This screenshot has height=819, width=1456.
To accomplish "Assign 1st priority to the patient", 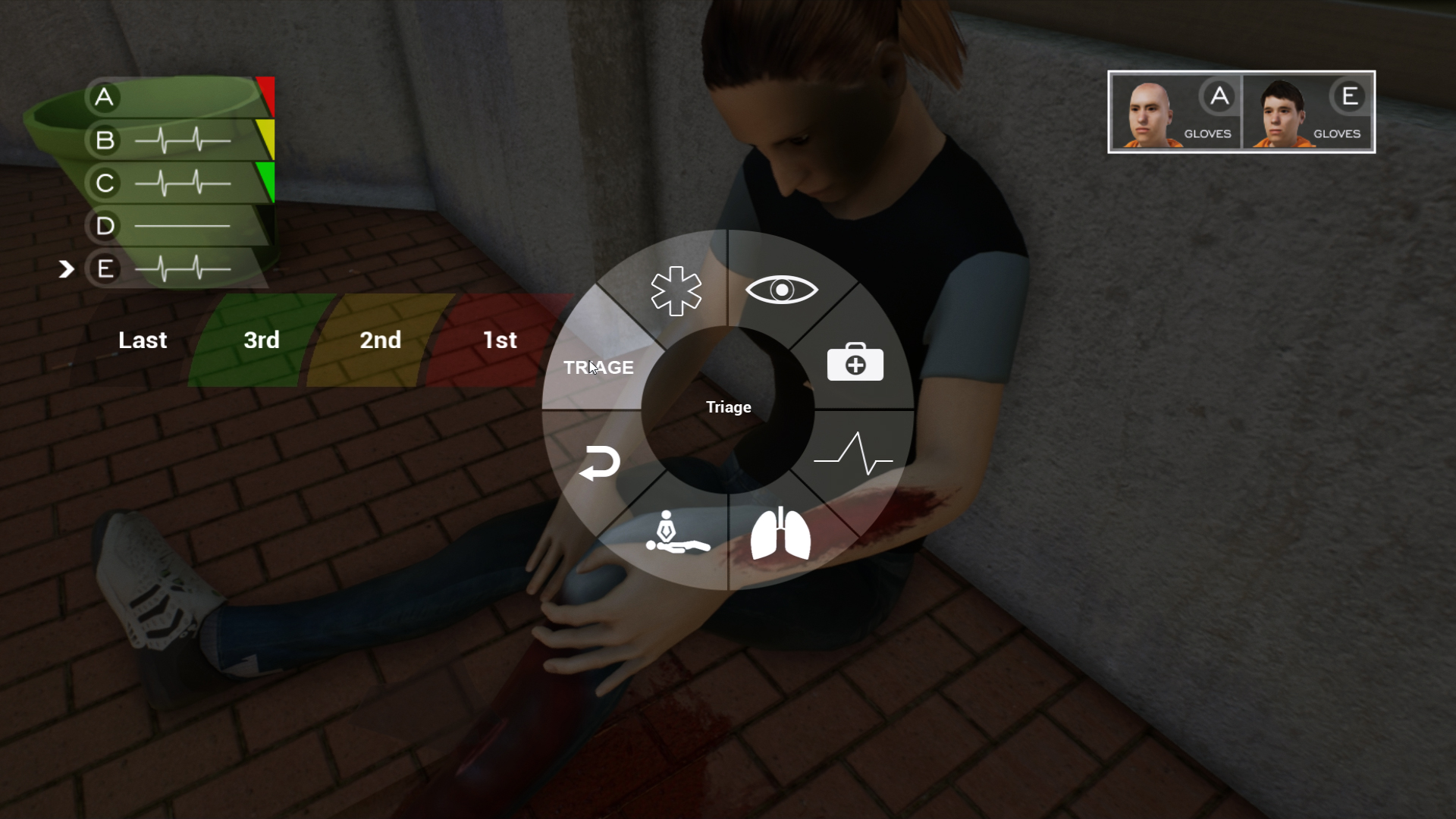I will [500, 340].
